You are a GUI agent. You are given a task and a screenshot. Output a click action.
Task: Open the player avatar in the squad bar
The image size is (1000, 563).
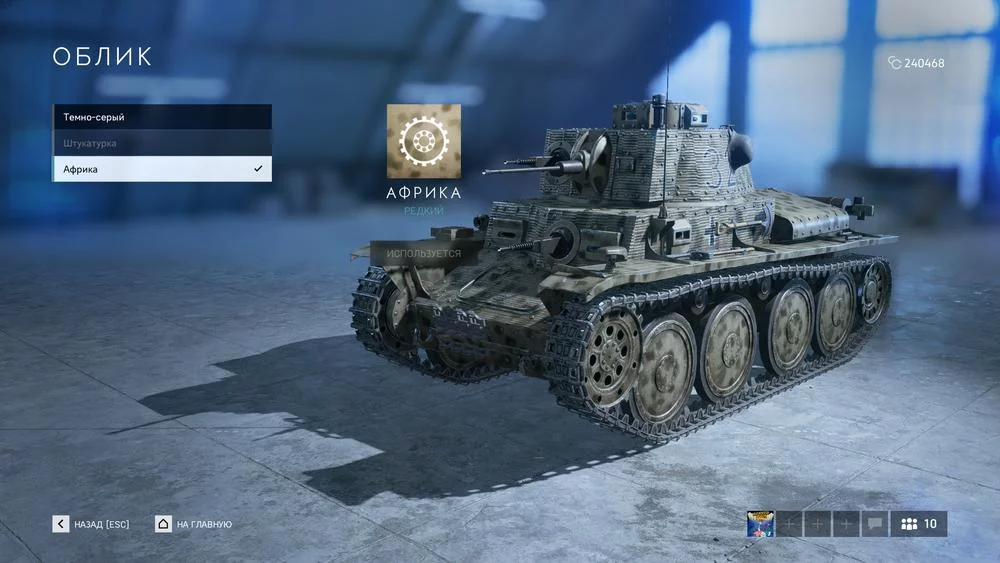(760, 524)
